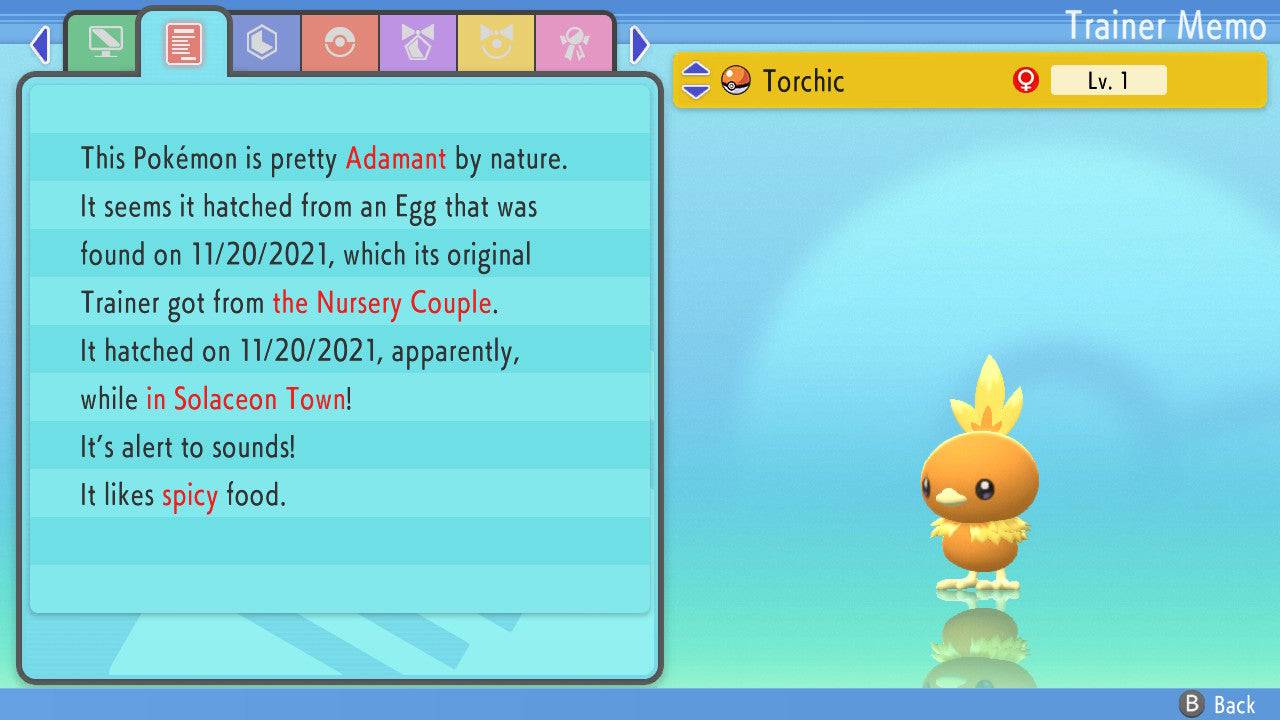The image size is (1280, 720).
Task: Click the up/down arrows beside Torchic's name
Action: (x=696, y=81)
